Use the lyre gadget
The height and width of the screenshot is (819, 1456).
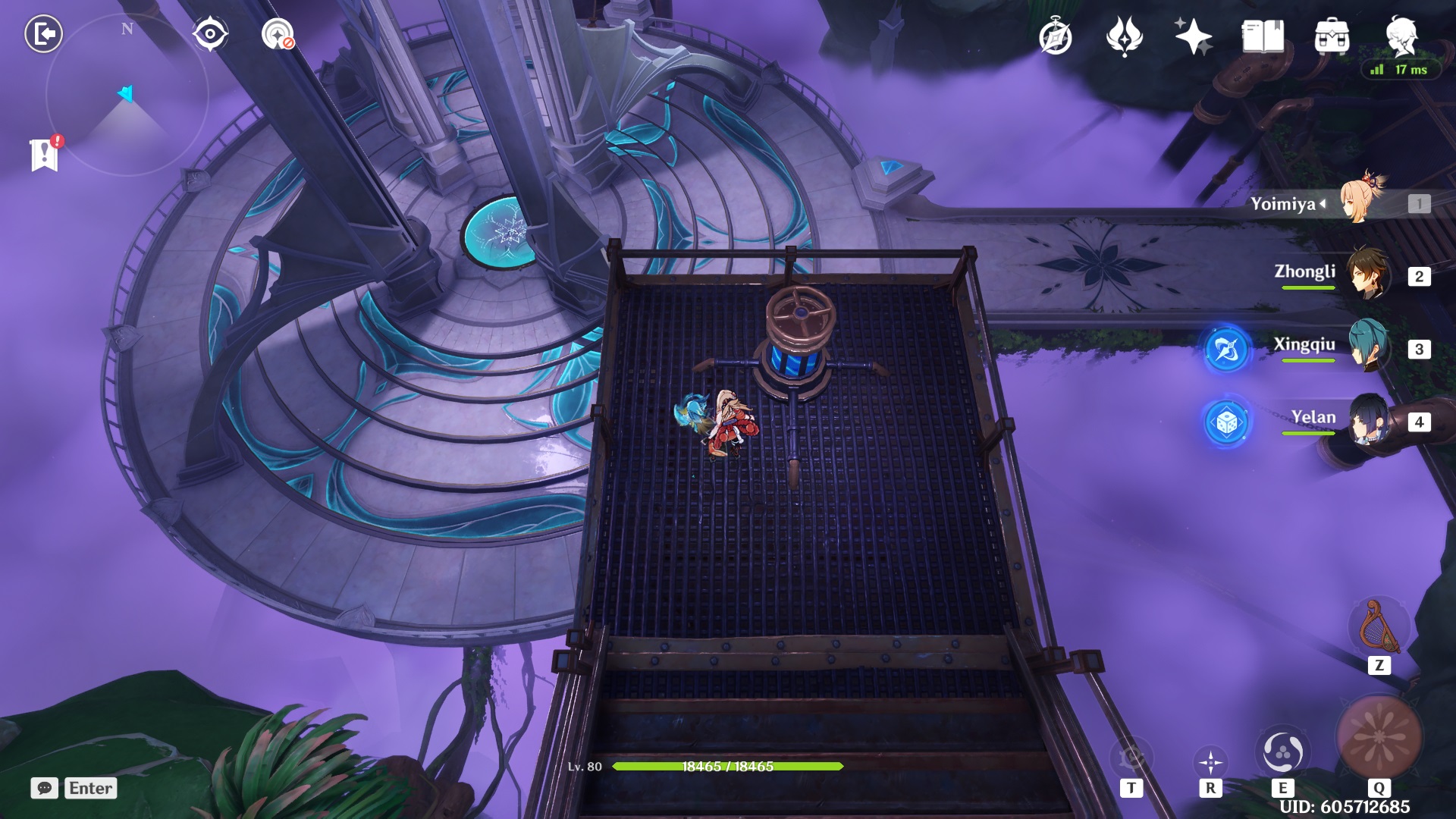click(1379, 628)
